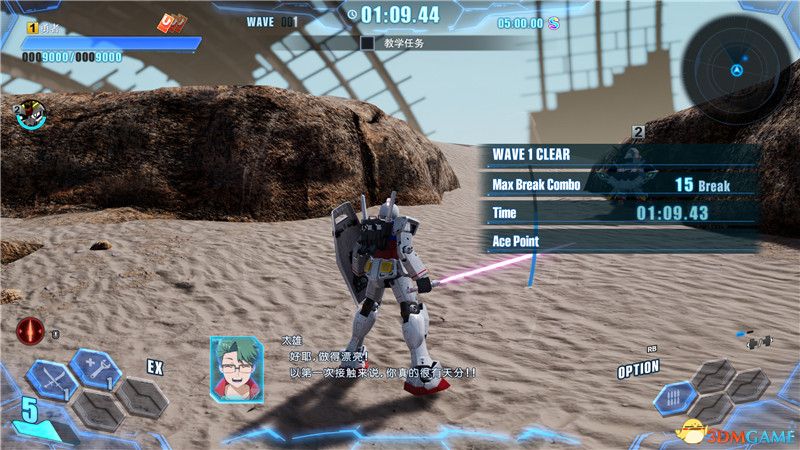The width and height of the screenshot is (800, 450).
Task: Click the pilot emblem icon below health
Action: (x=30, y=115)
